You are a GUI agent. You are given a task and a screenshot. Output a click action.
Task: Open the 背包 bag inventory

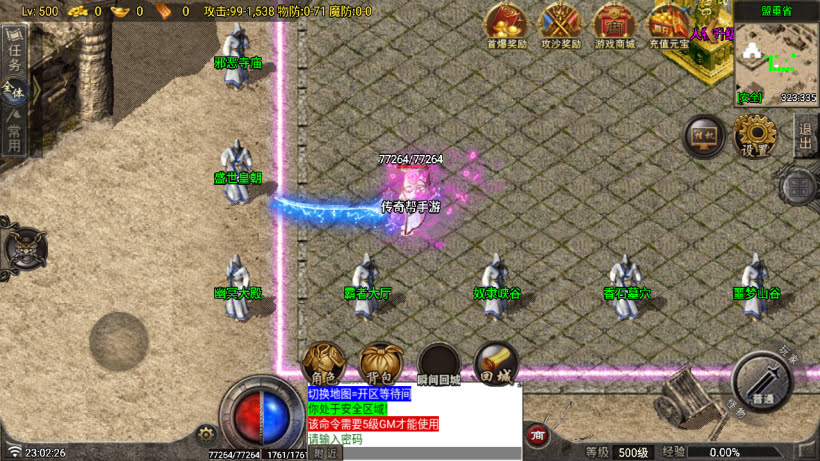381,362
